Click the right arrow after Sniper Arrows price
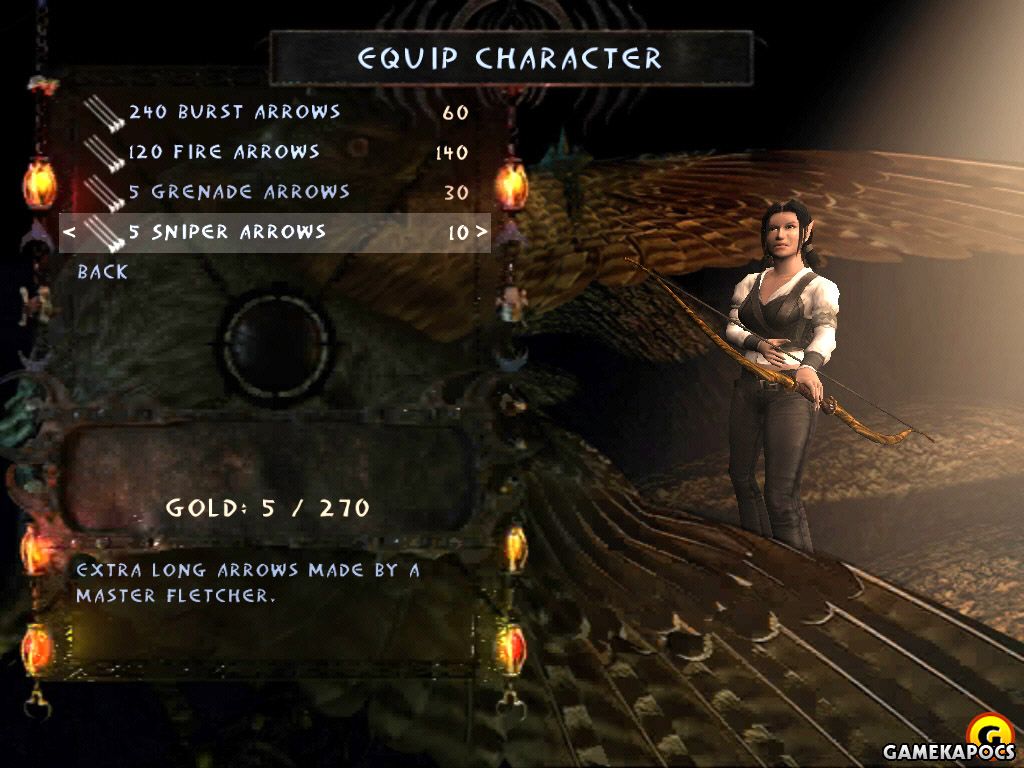 (x=482, y=233)
